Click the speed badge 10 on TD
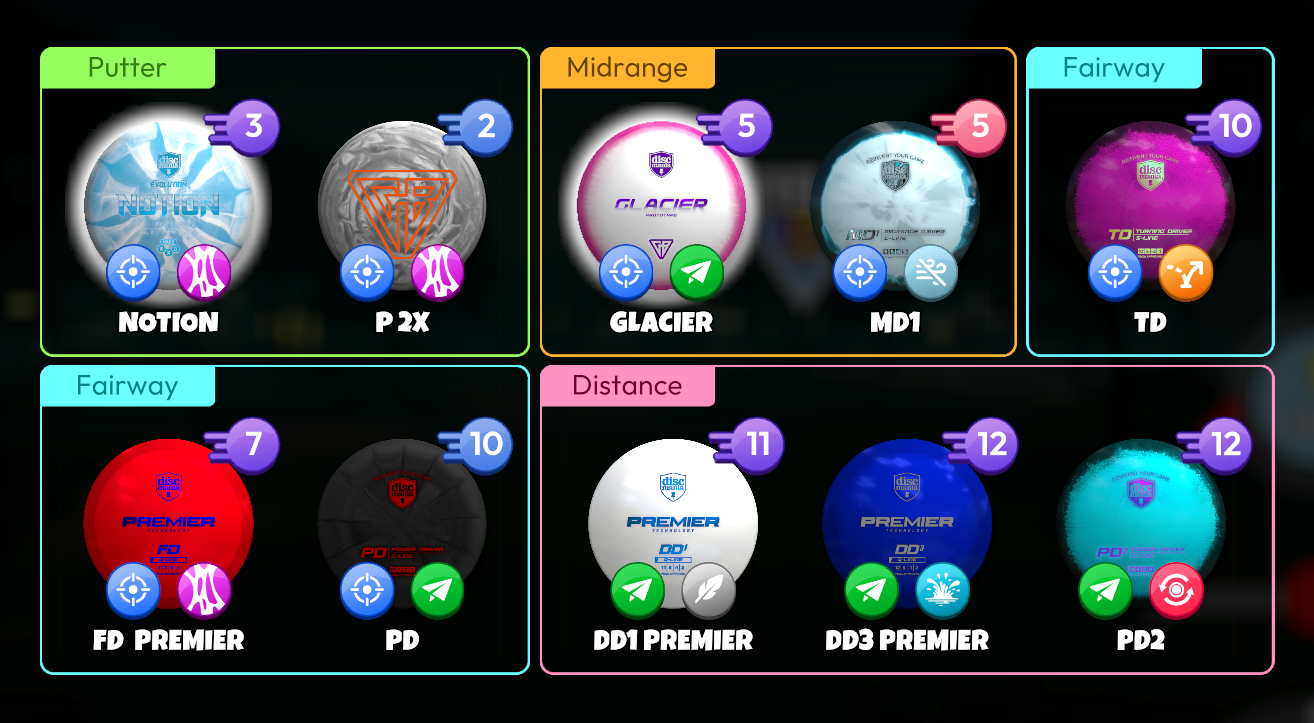 click(1233, 127)
